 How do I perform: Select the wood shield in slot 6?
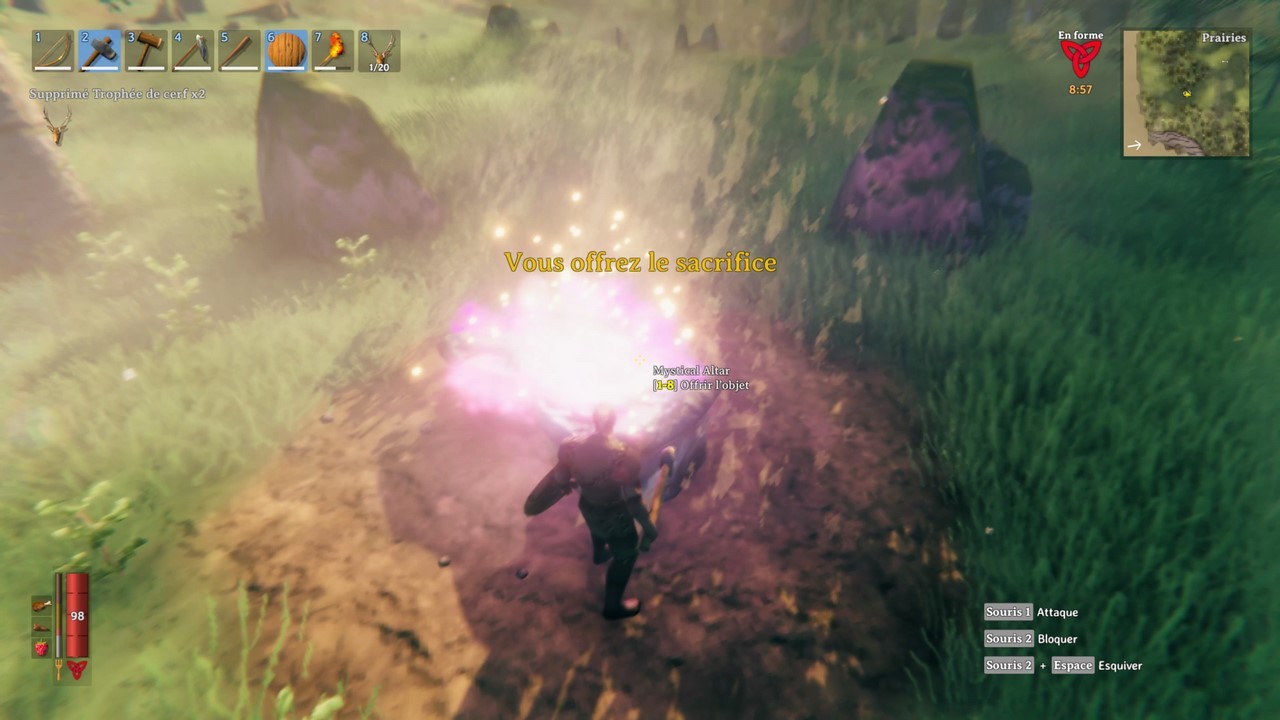click(x=286, y=50)
